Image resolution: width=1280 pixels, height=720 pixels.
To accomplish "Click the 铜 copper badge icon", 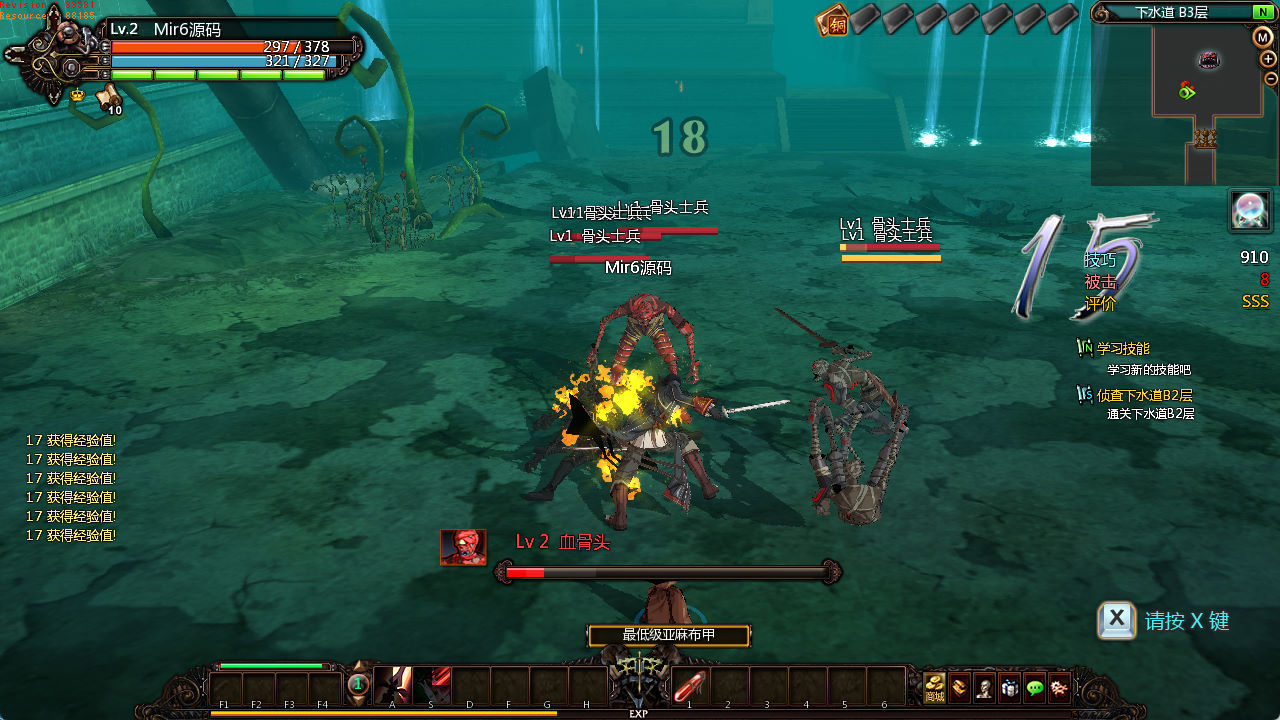I will [x=832, y=20].
